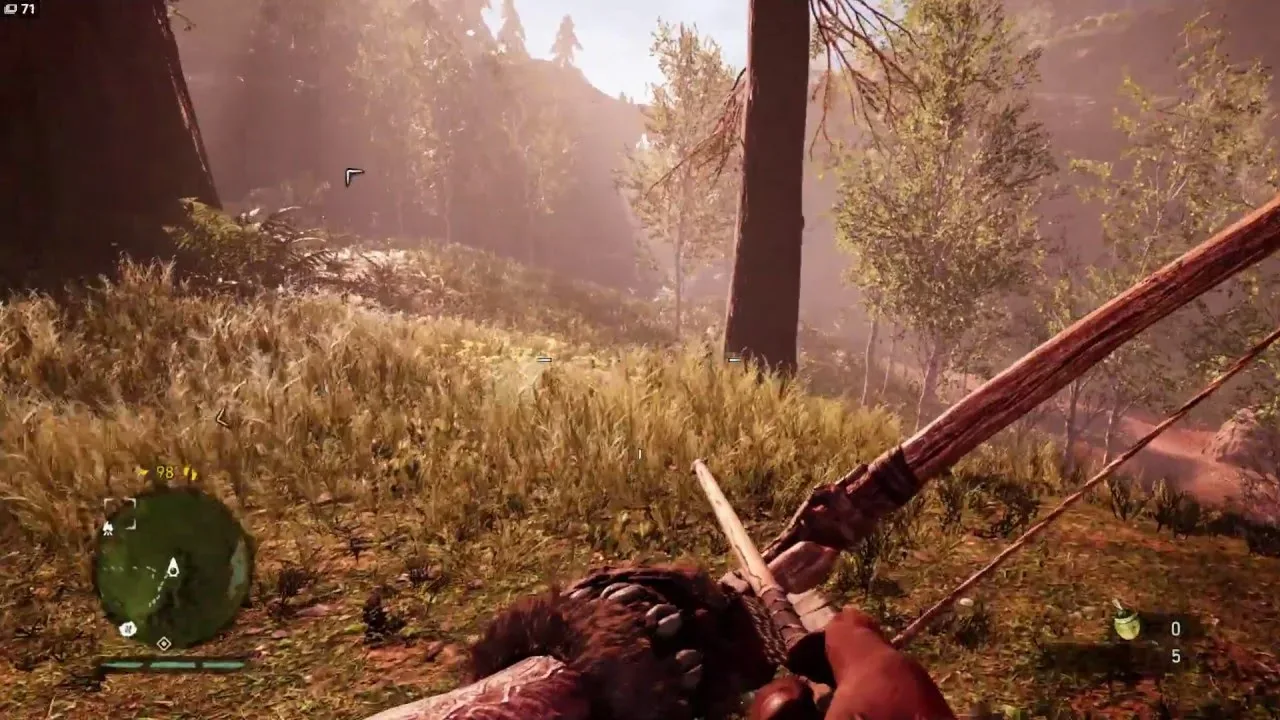Select the diamond waypoint marker below the minimap
The width and height of the screenshot is (1280, 720).
click(163, 642)
